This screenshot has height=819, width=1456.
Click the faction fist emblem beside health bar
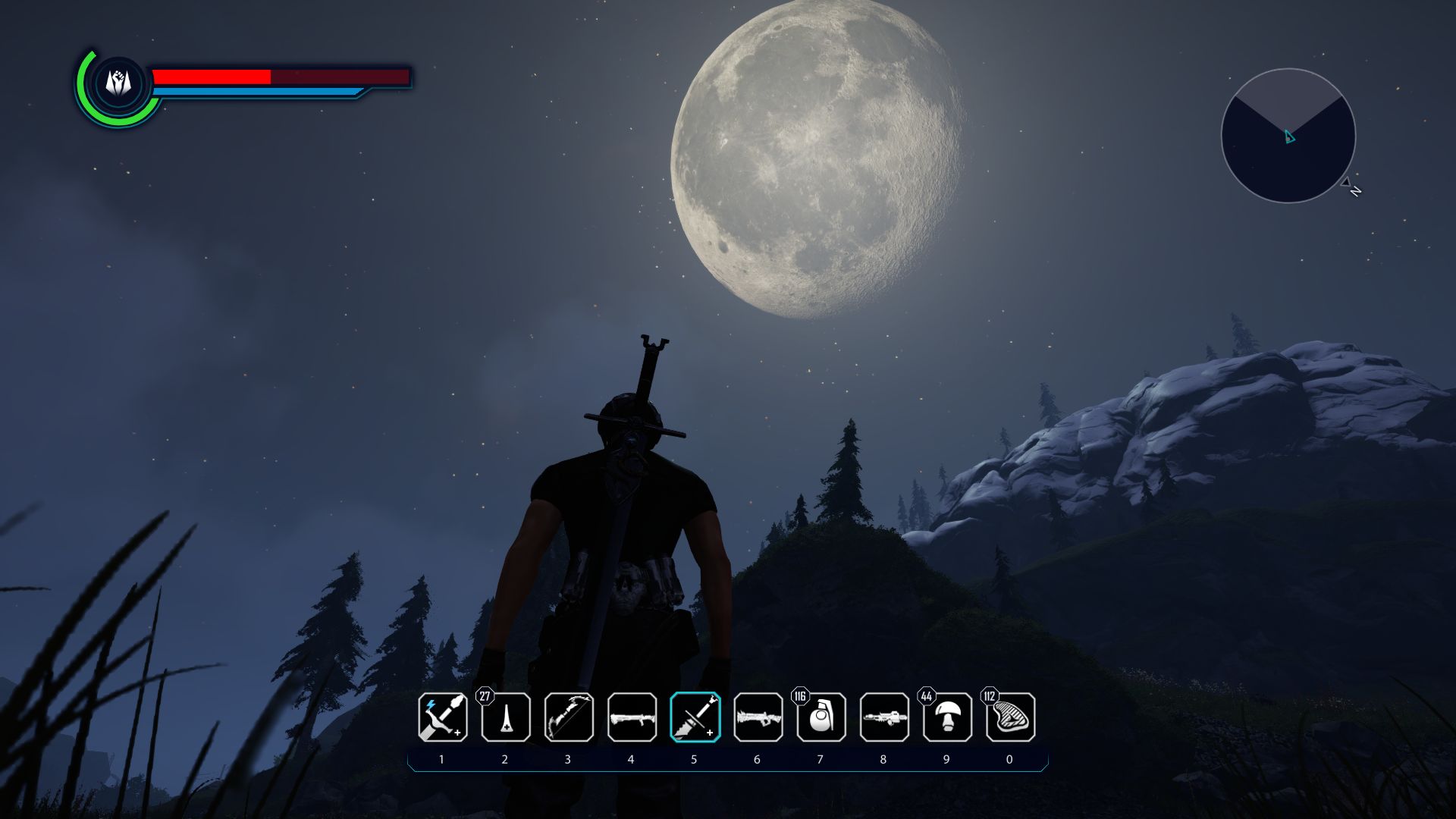point(118,83)
